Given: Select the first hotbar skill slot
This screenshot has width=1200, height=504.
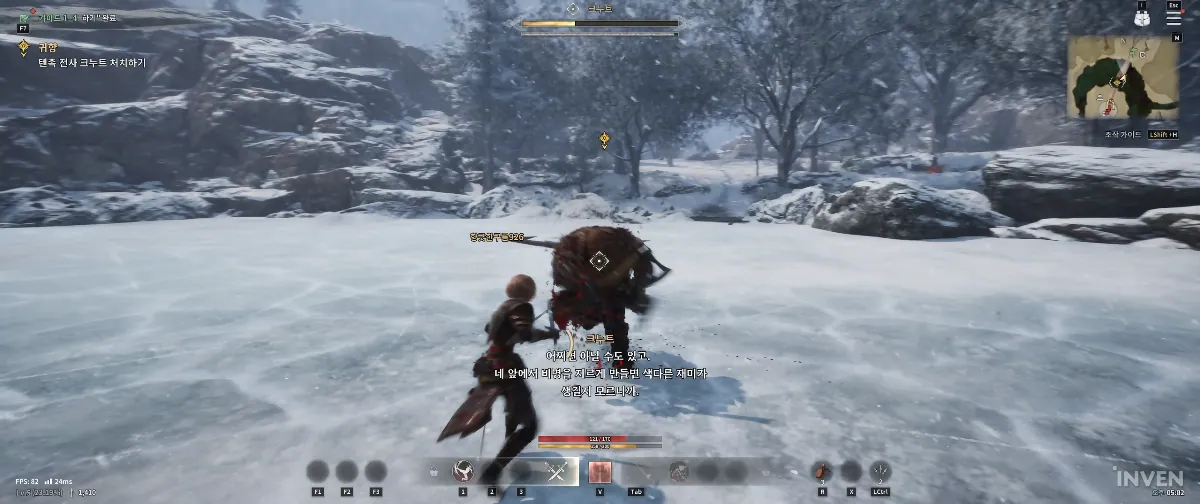Looking at the screenshot, I should tap(463, 471).
